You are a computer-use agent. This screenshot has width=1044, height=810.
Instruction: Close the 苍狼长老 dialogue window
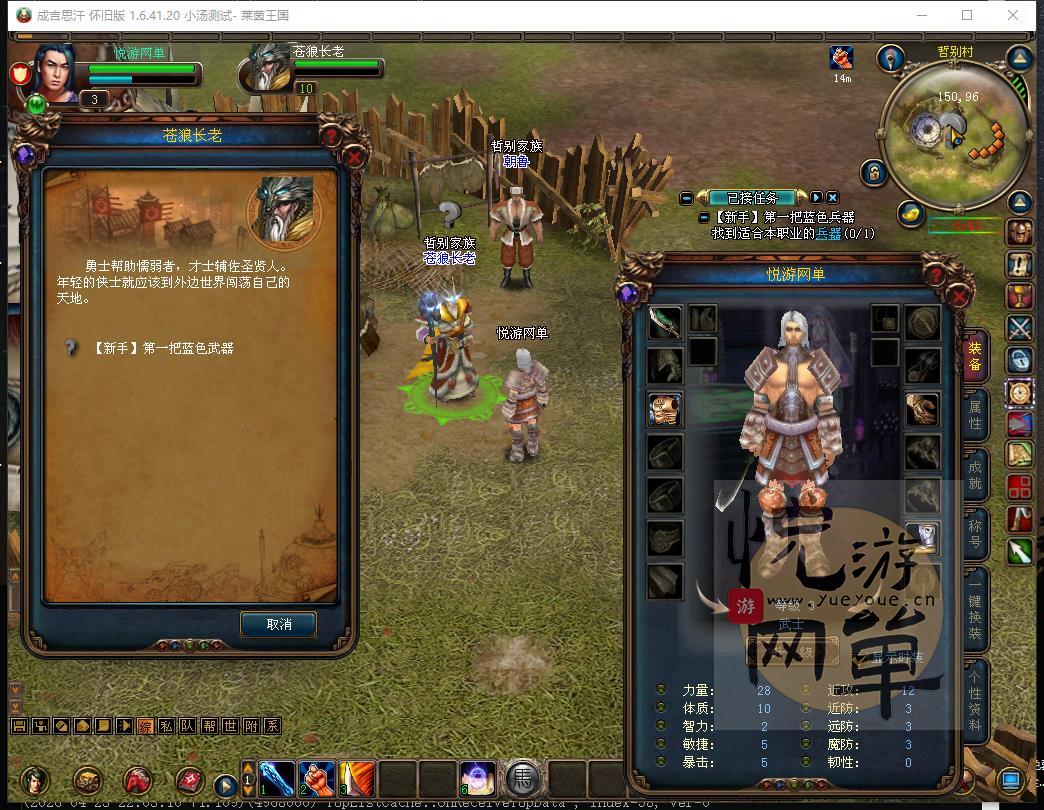354,157
